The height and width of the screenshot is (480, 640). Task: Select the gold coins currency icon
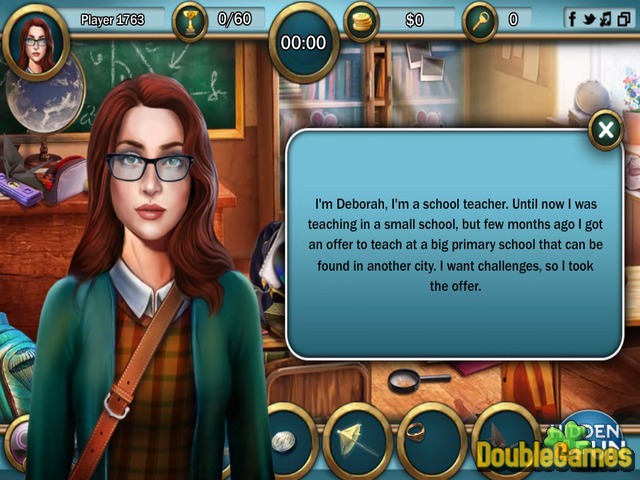[361, 20]
